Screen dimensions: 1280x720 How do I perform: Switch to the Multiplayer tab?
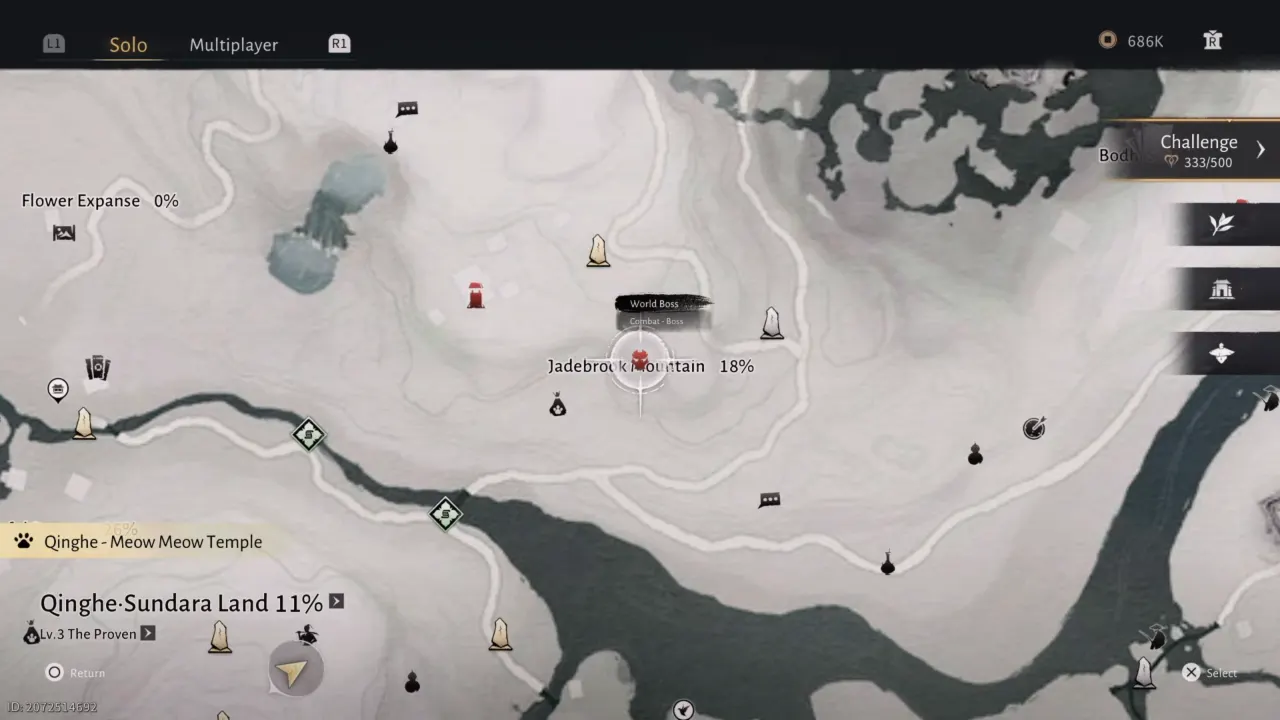(233, 45)
